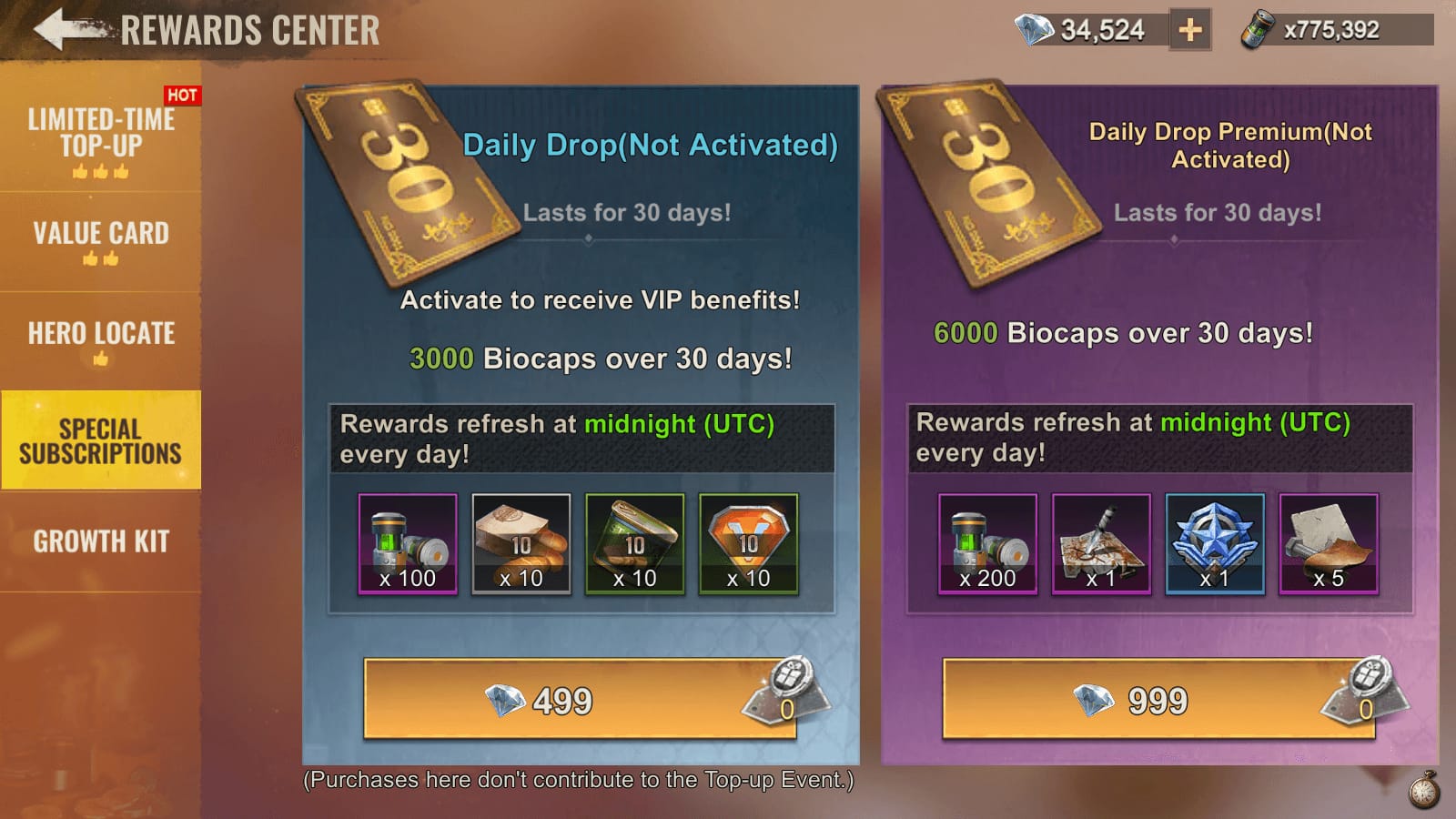The height and width of the screenshot is (819, 1456).
Task: Check the blue star badge reward
Action: click(1215, 544)
